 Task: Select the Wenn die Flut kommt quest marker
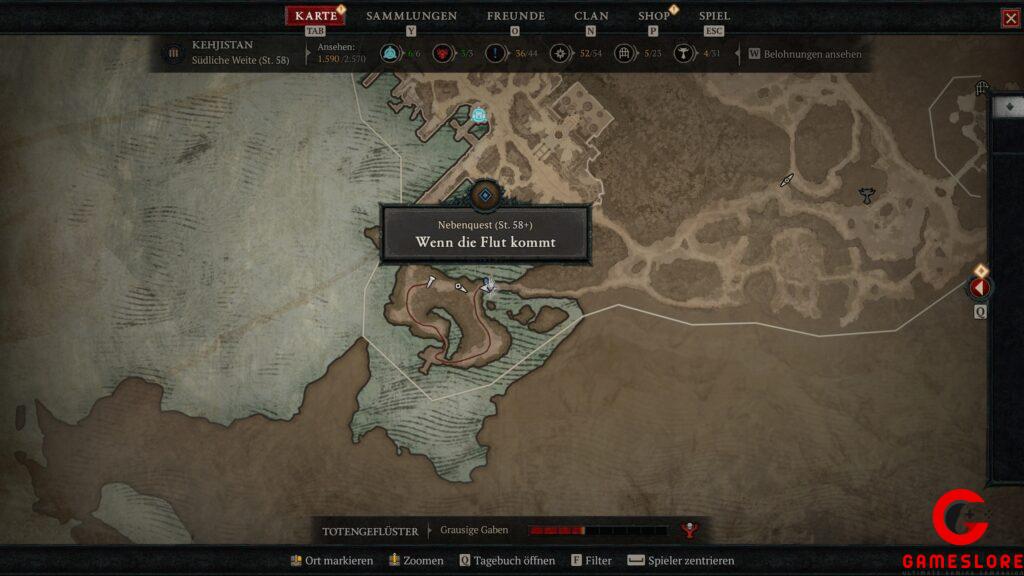point(485,196)
